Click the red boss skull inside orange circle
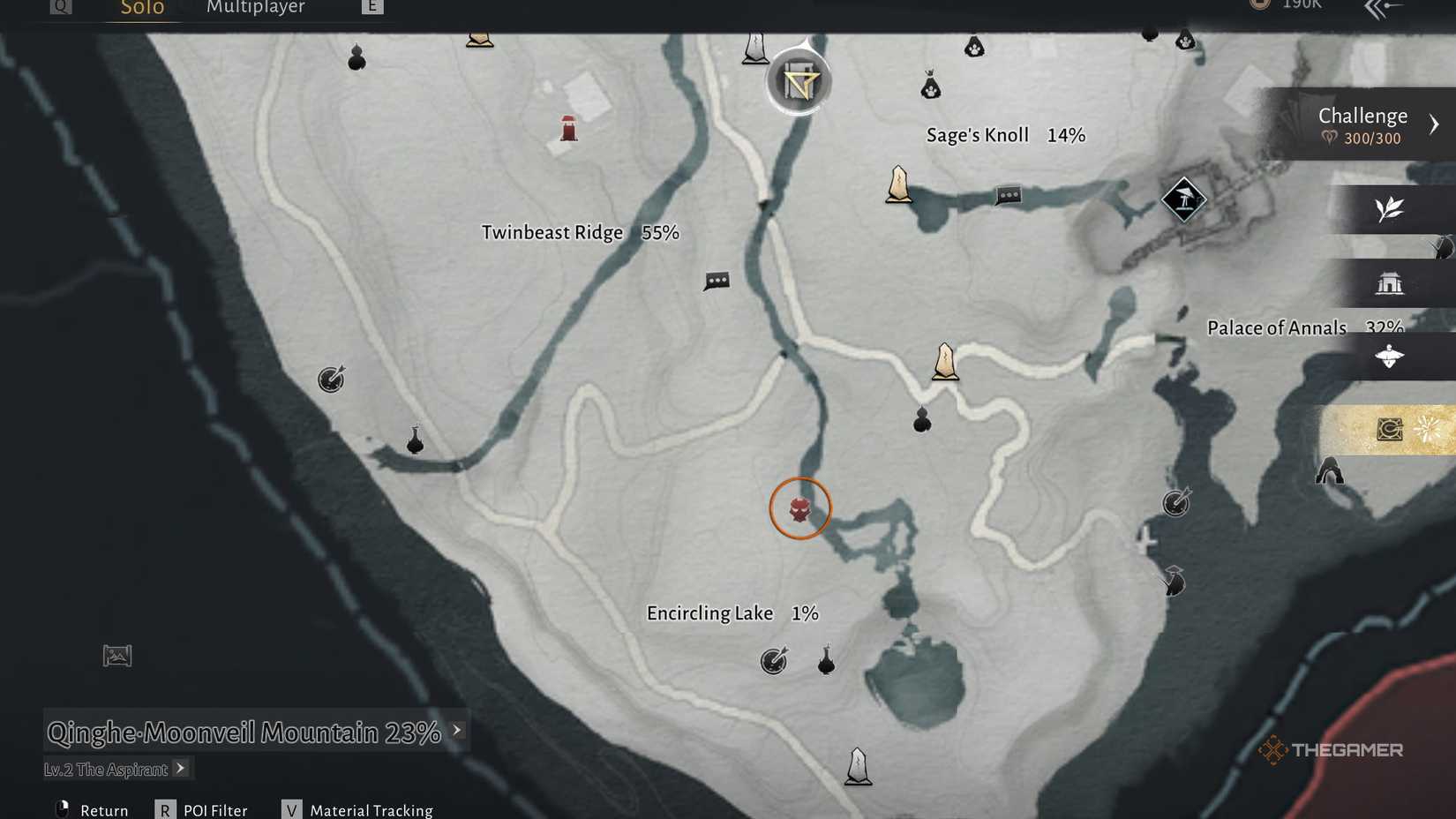This screenshot has height=819, width=1456. 800,510
